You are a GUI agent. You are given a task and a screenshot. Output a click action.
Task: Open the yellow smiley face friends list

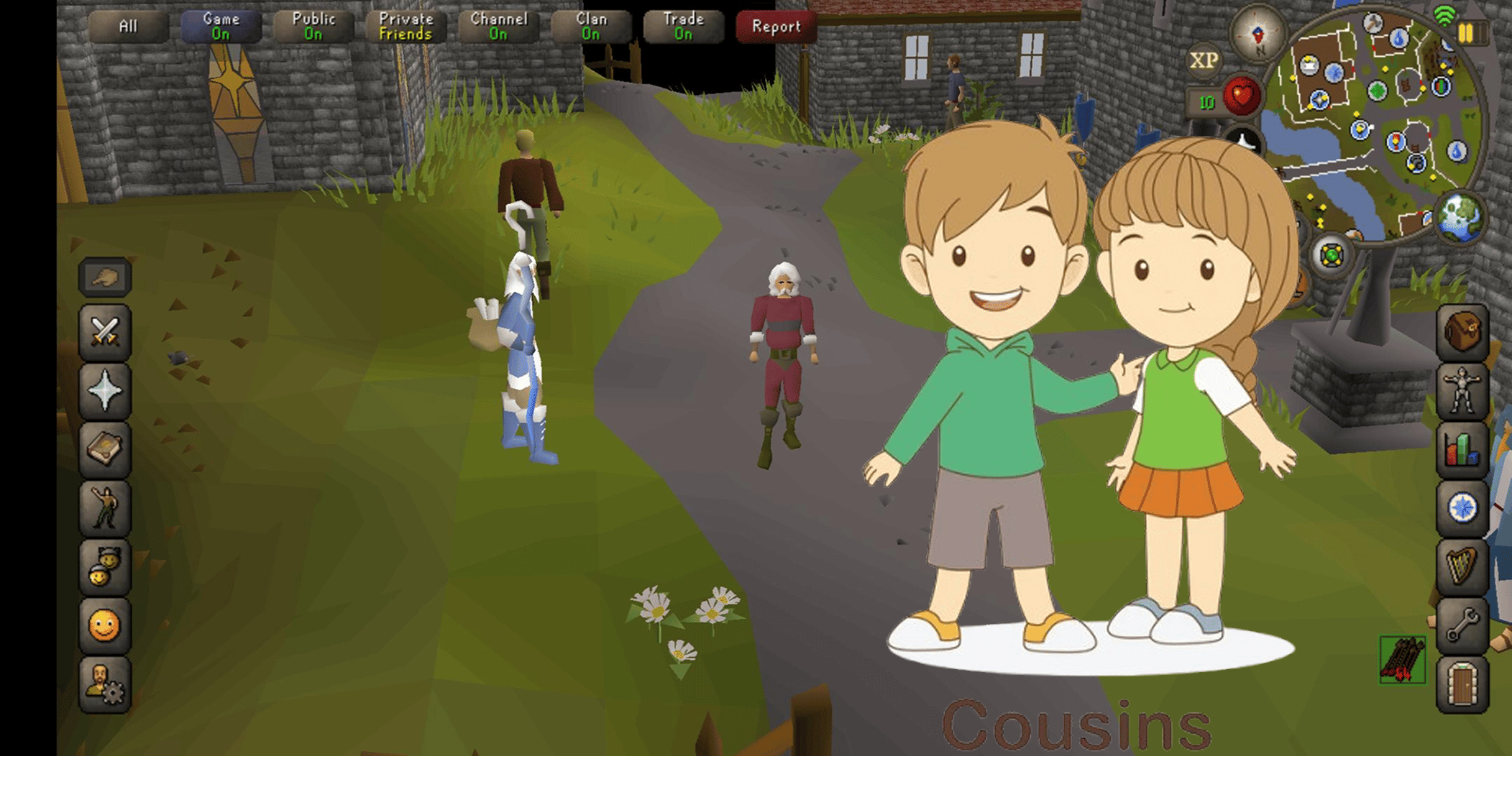[105, 625]
